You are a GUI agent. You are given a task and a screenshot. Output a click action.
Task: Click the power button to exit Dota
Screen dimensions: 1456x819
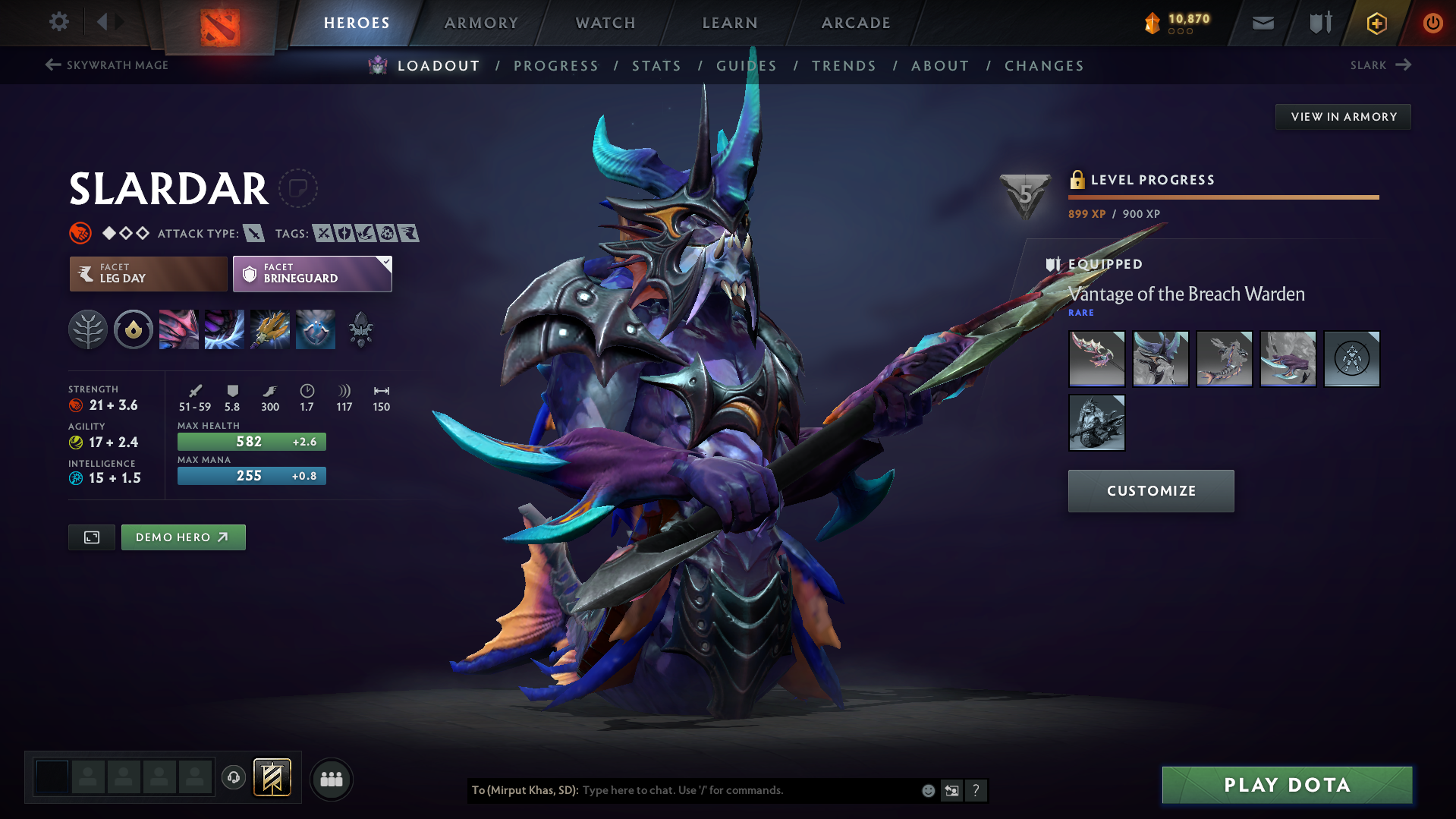point(1432,23)
